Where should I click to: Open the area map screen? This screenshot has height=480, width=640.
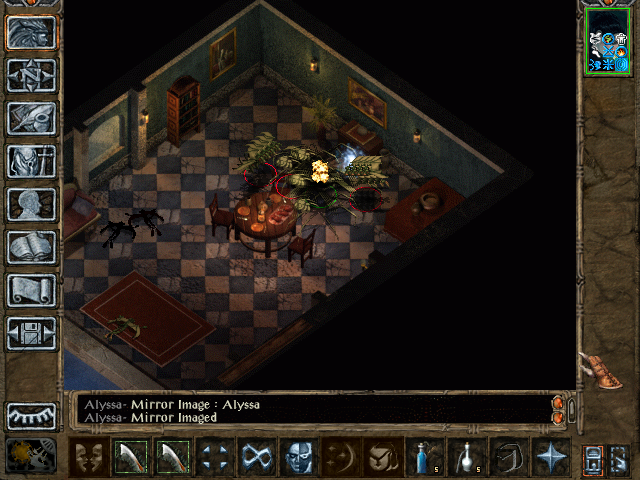pyautogui.click(x=31, y=75)
